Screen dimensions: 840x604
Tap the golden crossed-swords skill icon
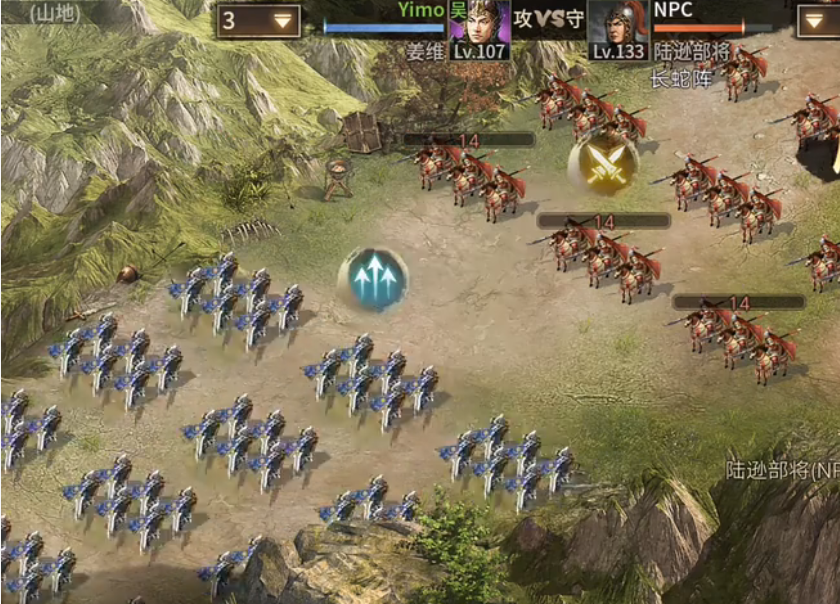click(603, 163)
